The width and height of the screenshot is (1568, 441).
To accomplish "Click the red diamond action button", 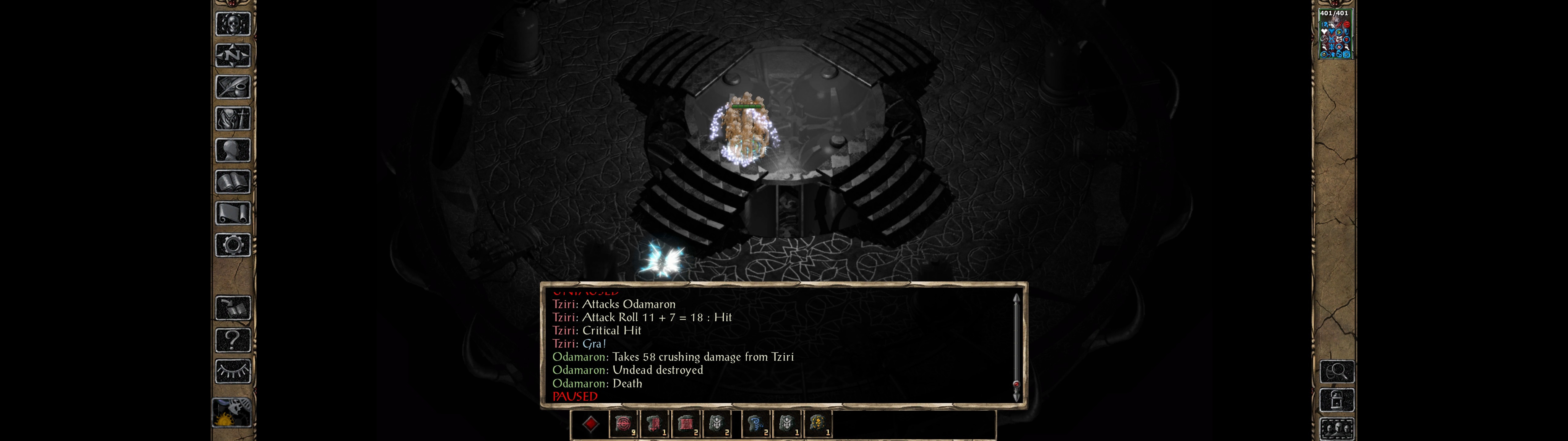I will point(590,424).
